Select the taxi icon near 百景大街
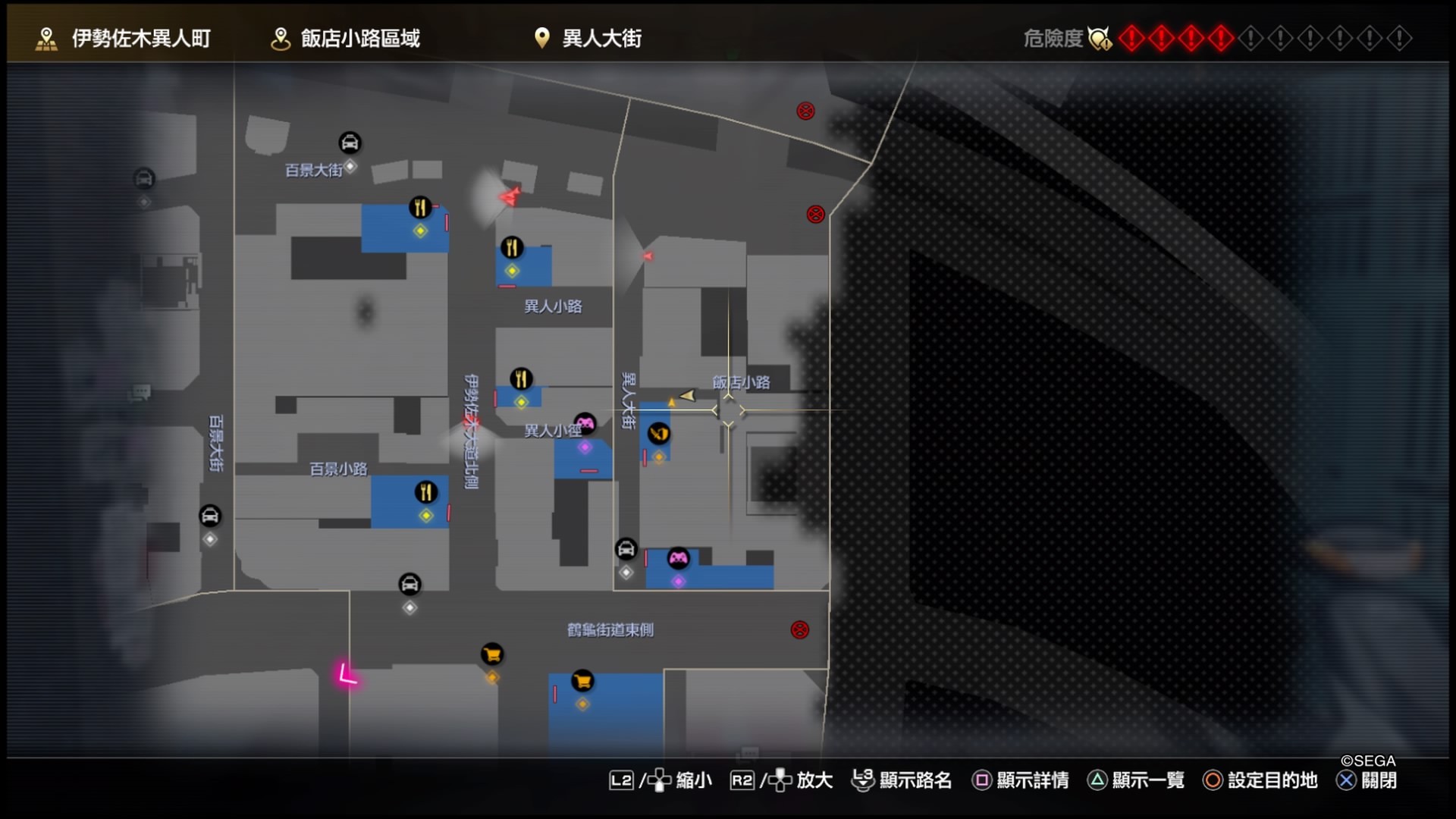1456x819 pixels. pyautogui.click(x=350, y=143)
